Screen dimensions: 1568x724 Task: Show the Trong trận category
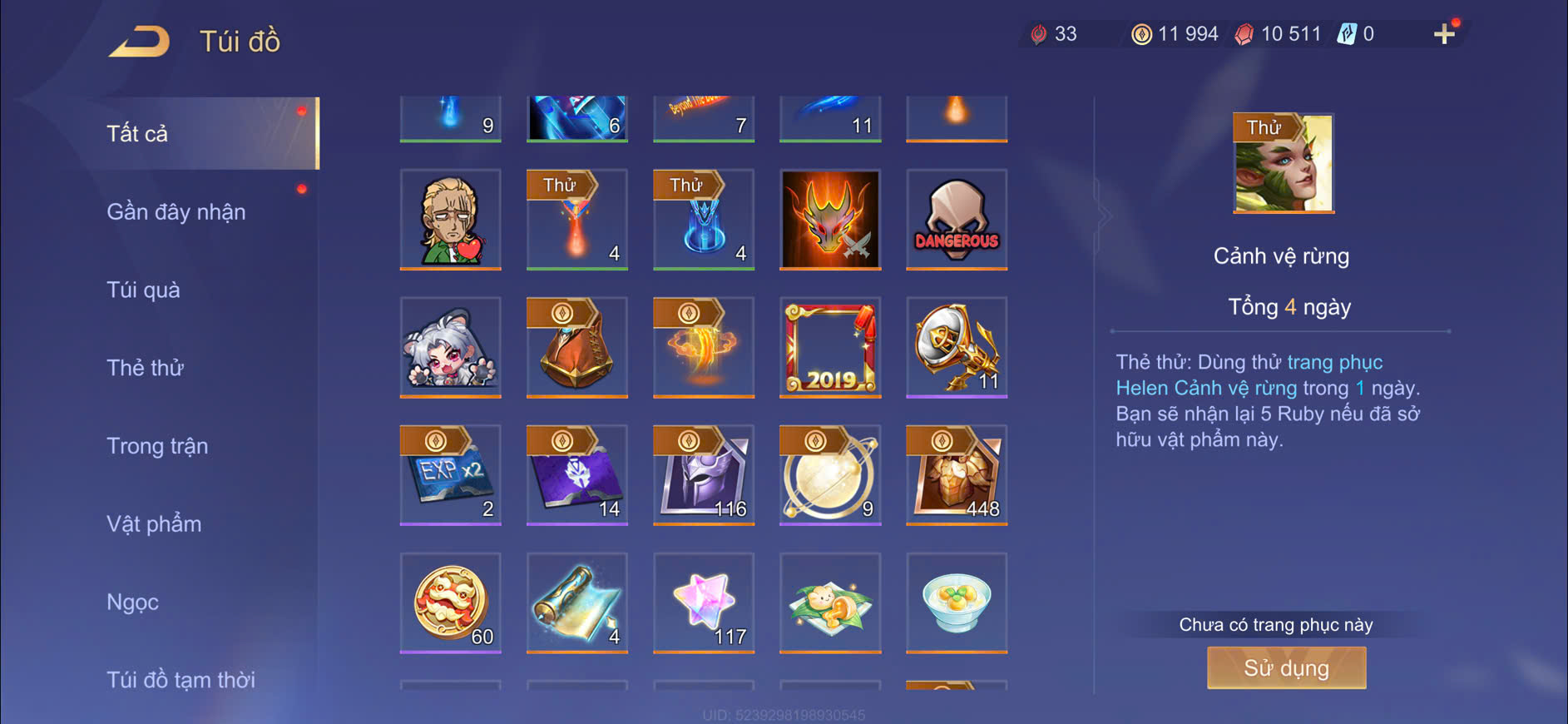(x=157, y=446)
